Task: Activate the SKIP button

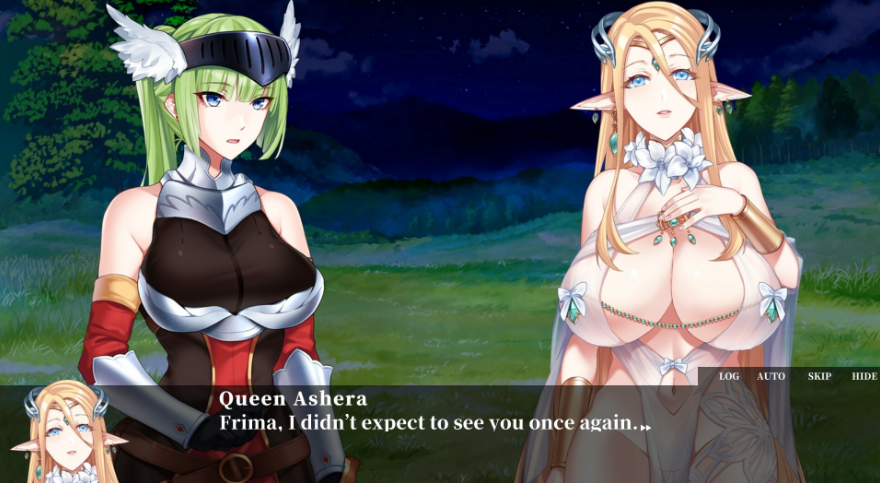Action: (819, 376)
